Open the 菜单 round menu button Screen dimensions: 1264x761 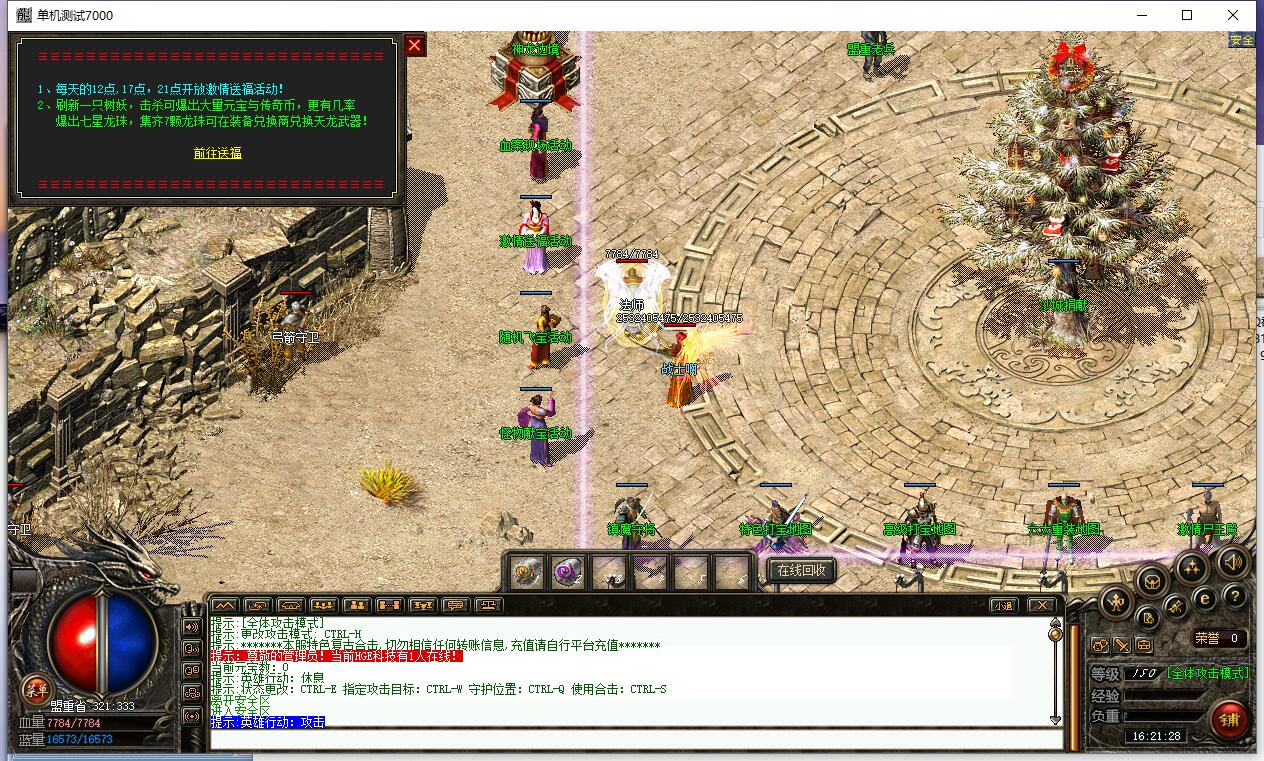pos(36,688)
